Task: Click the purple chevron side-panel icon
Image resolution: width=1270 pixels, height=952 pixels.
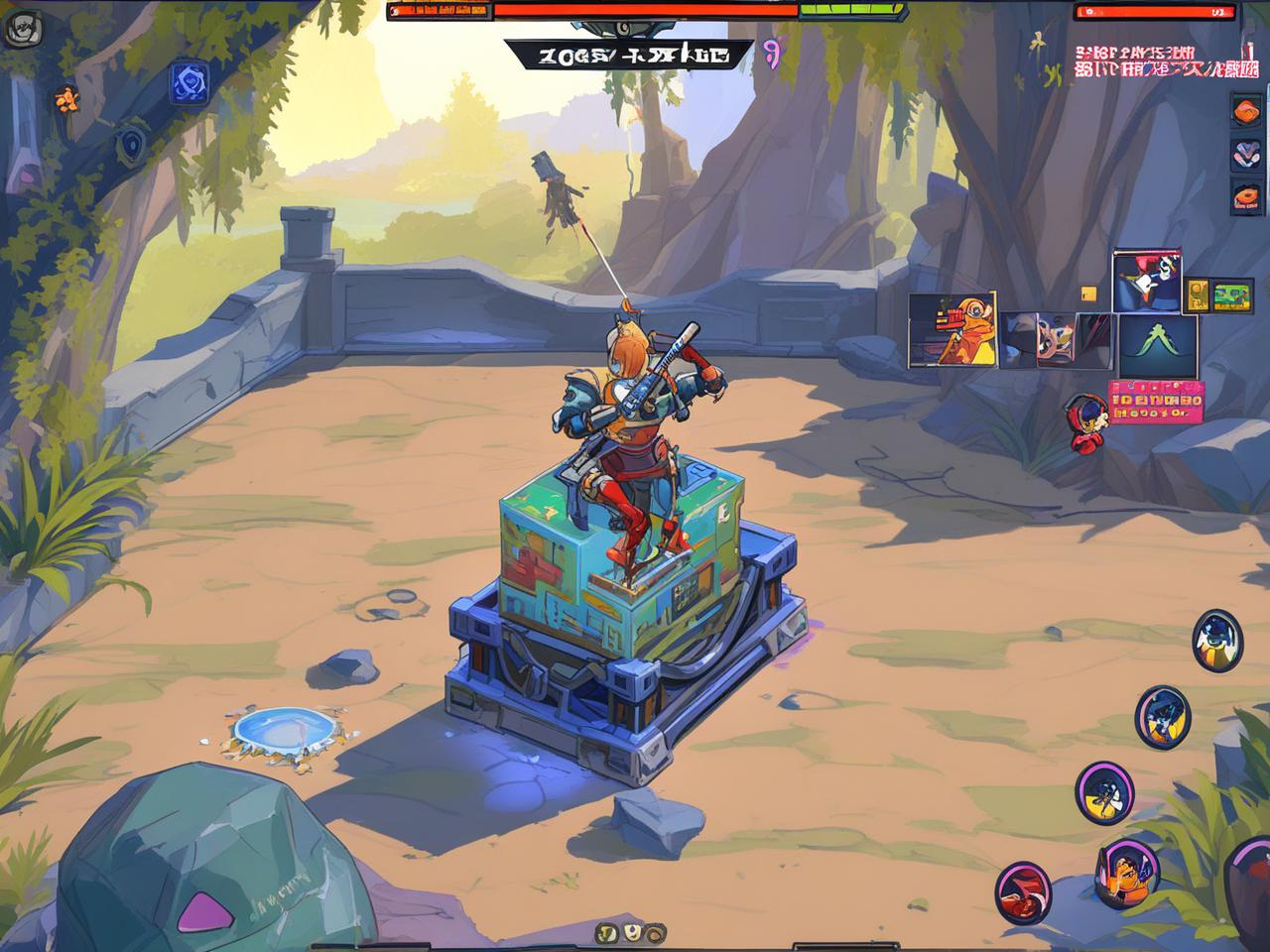Action: [x=1246, y=154]
